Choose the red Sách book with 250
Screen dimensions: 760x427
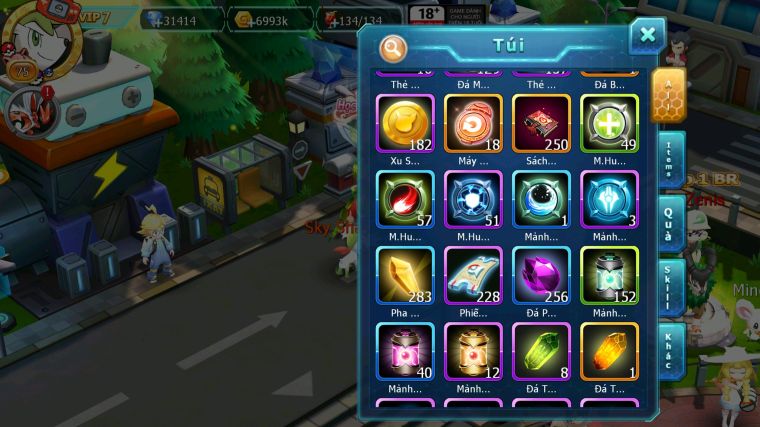click(541, 123)
